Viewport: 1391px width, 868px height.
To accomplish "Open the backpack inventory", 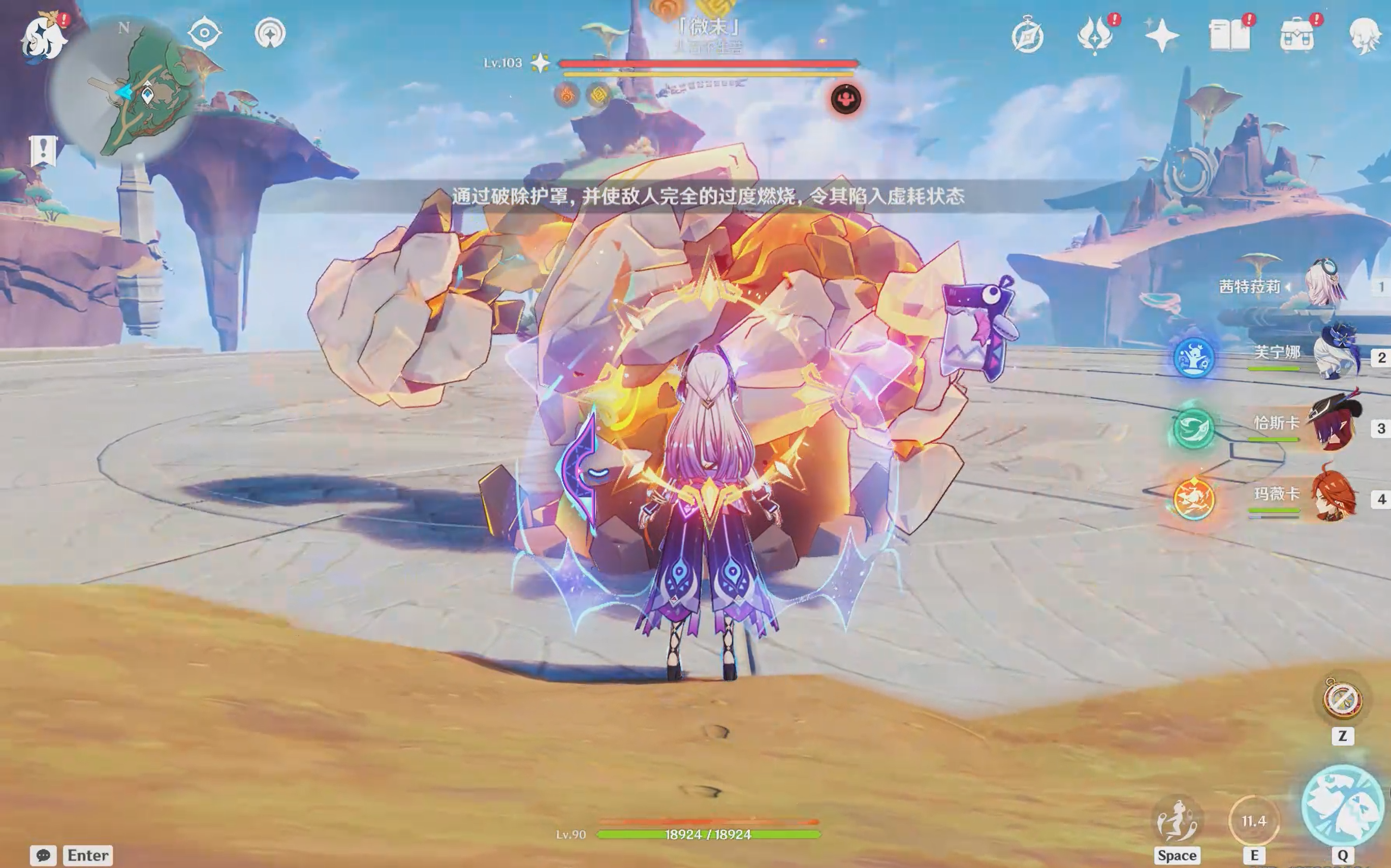I will click(x=1297, y=35).
